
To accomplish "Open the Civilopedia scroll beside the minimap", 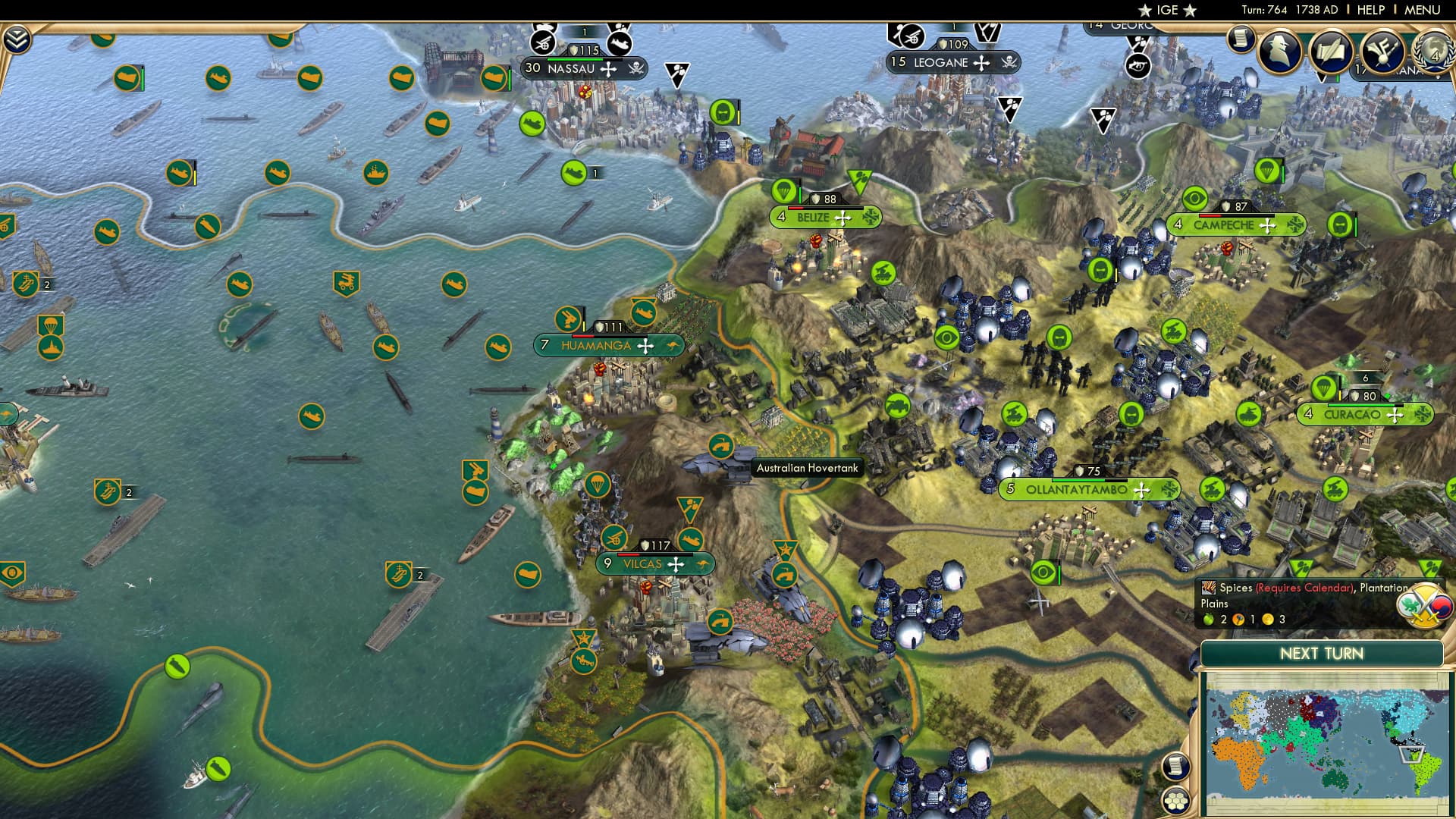I will [1177, 767].
